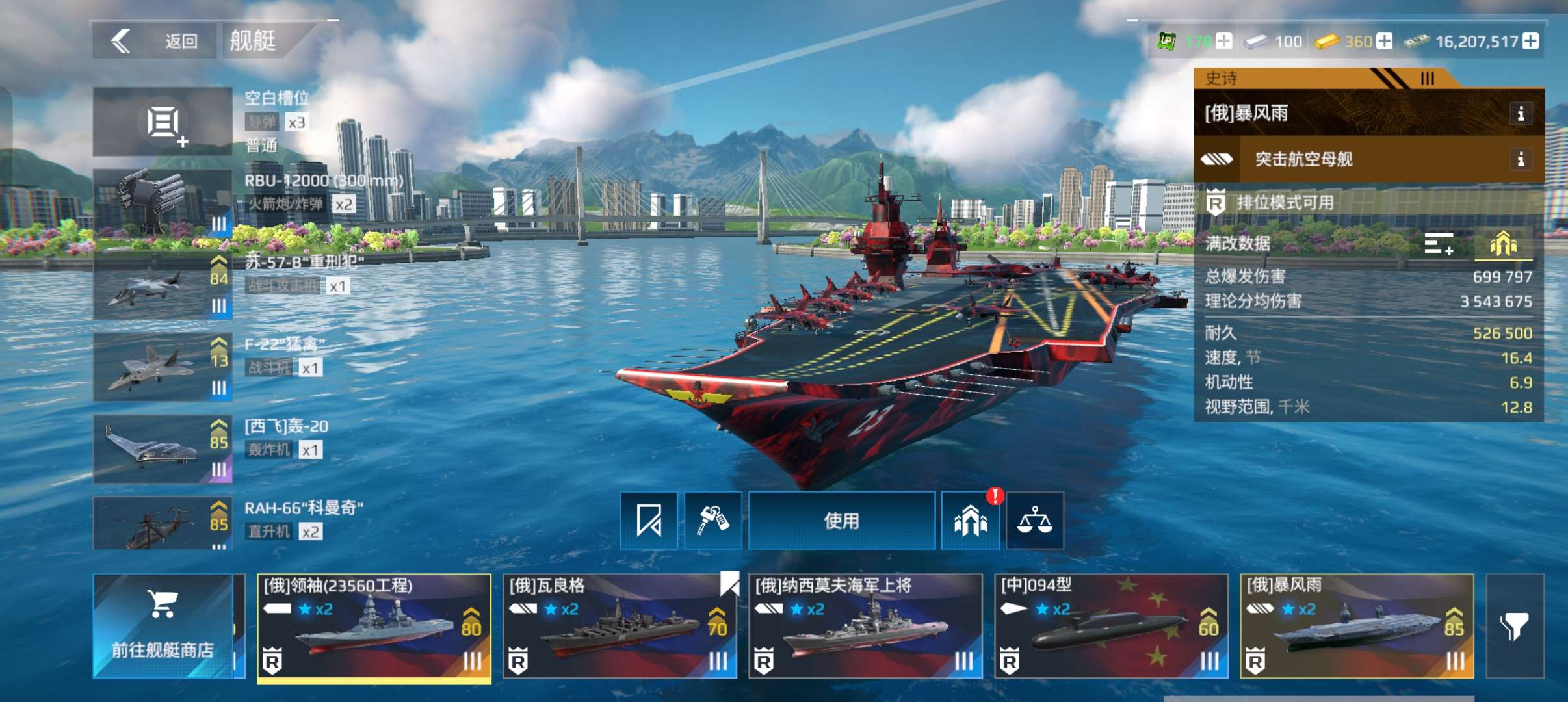Screen dimensions: 1568x702
Task: Select the empty missile slot 空白槽位
Action: [163, 122]
